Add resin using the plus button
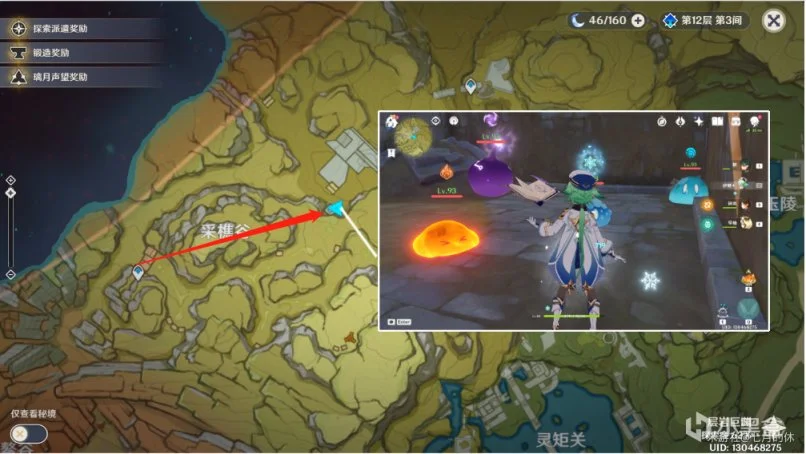This screenshot has height=454, width=806. [x=637, y=20]
